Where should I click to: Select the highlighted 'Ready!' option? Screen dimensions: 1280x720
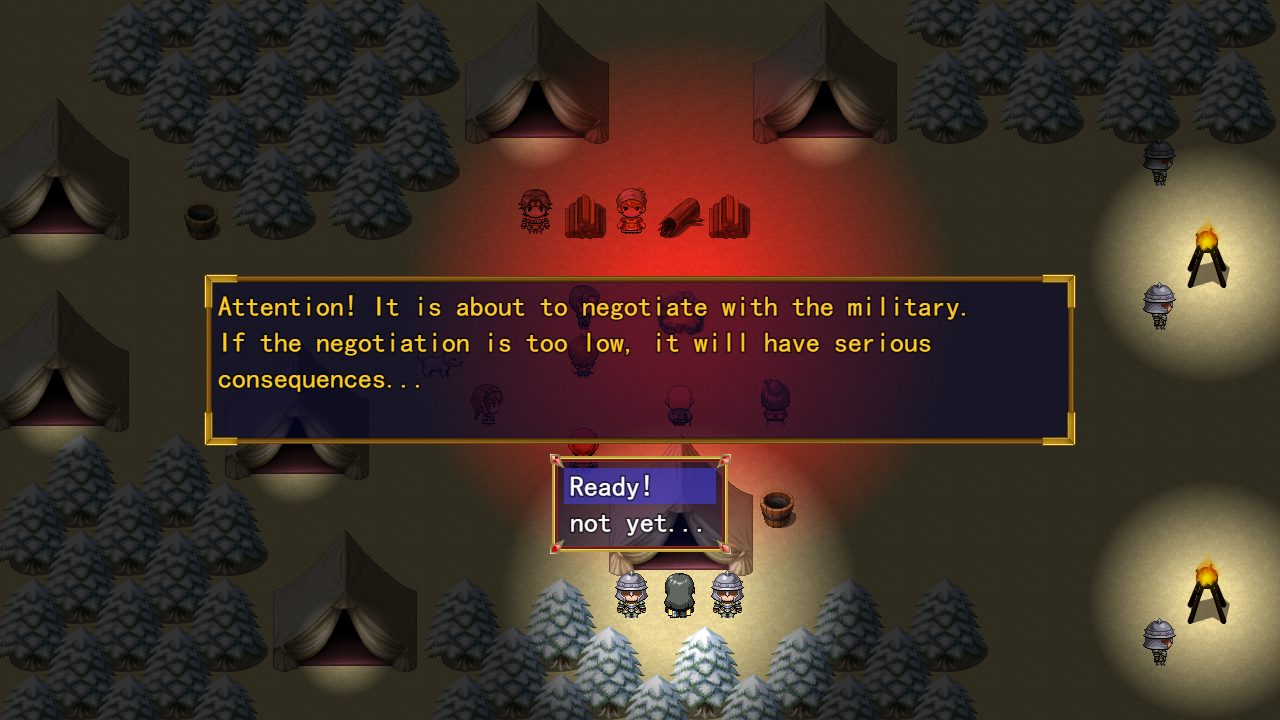638,486
